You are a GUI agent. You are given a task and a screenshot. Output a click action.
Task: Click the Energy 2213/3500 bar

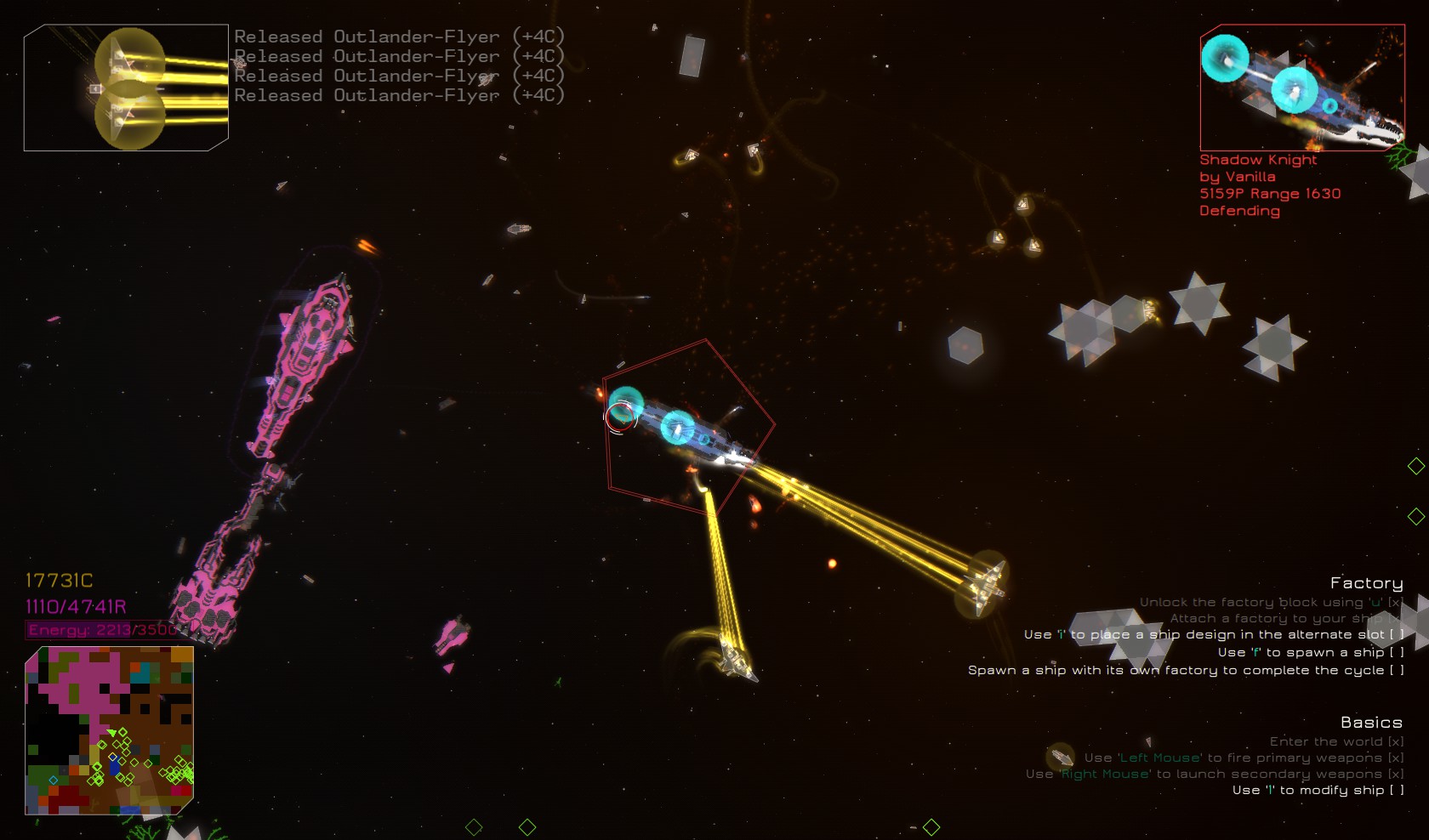(98, 631)
